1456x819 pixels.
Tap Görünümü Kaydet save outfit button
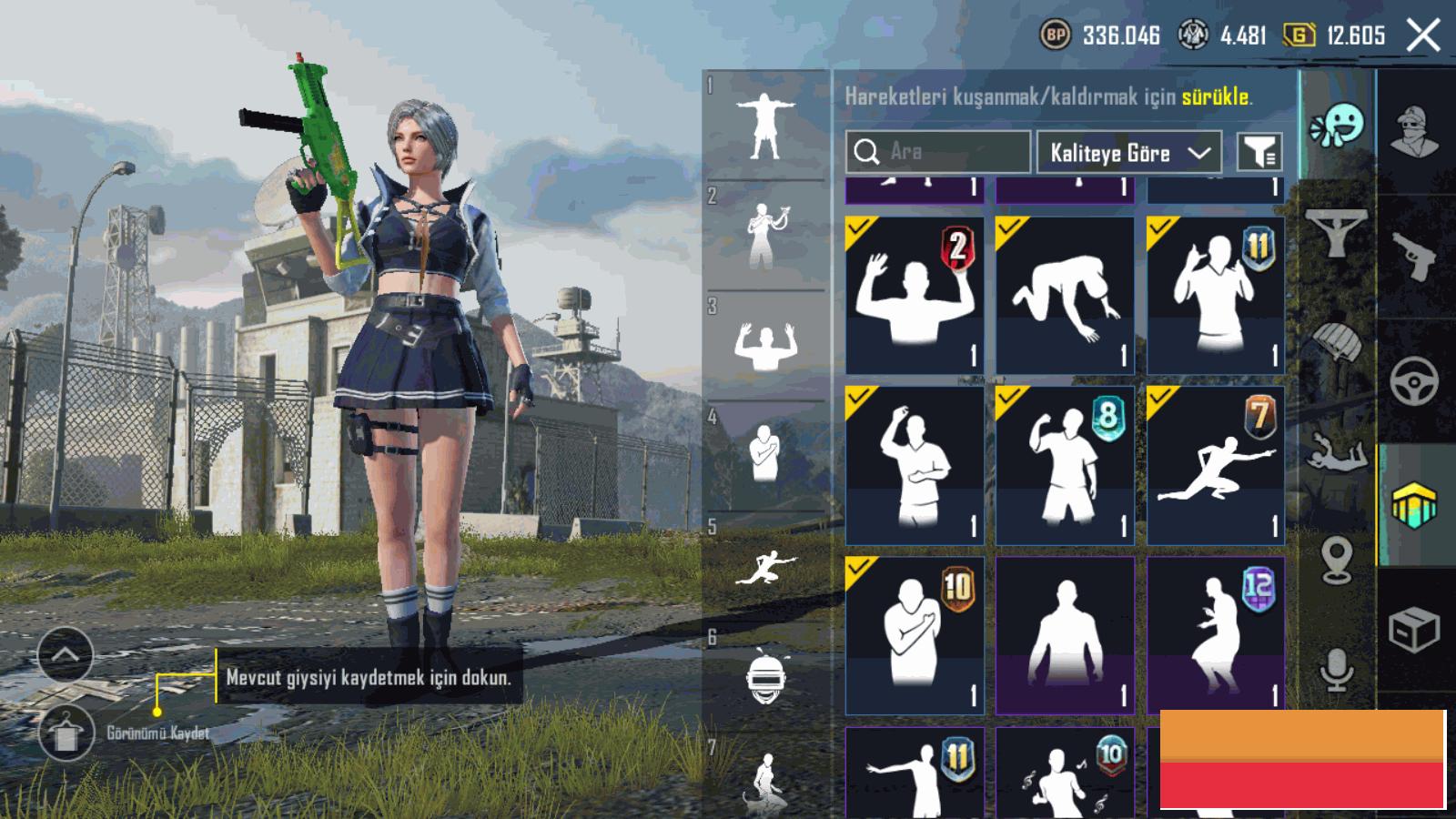[x=66, y=733]
